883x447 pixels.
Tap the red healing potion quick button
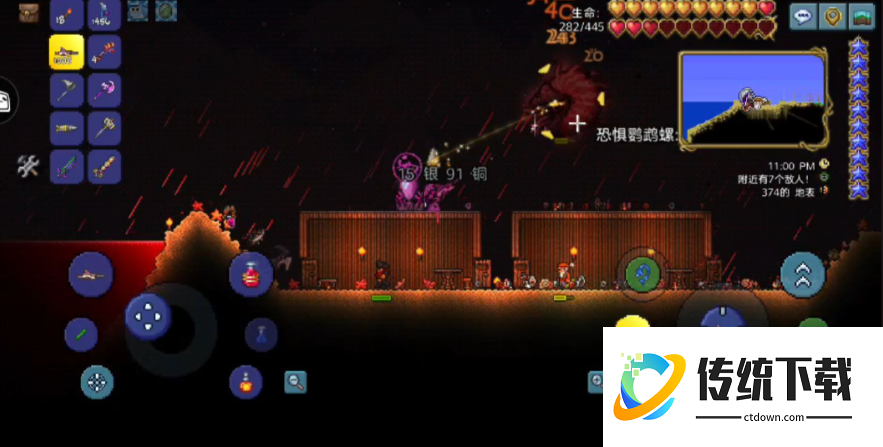pos(250,274)
